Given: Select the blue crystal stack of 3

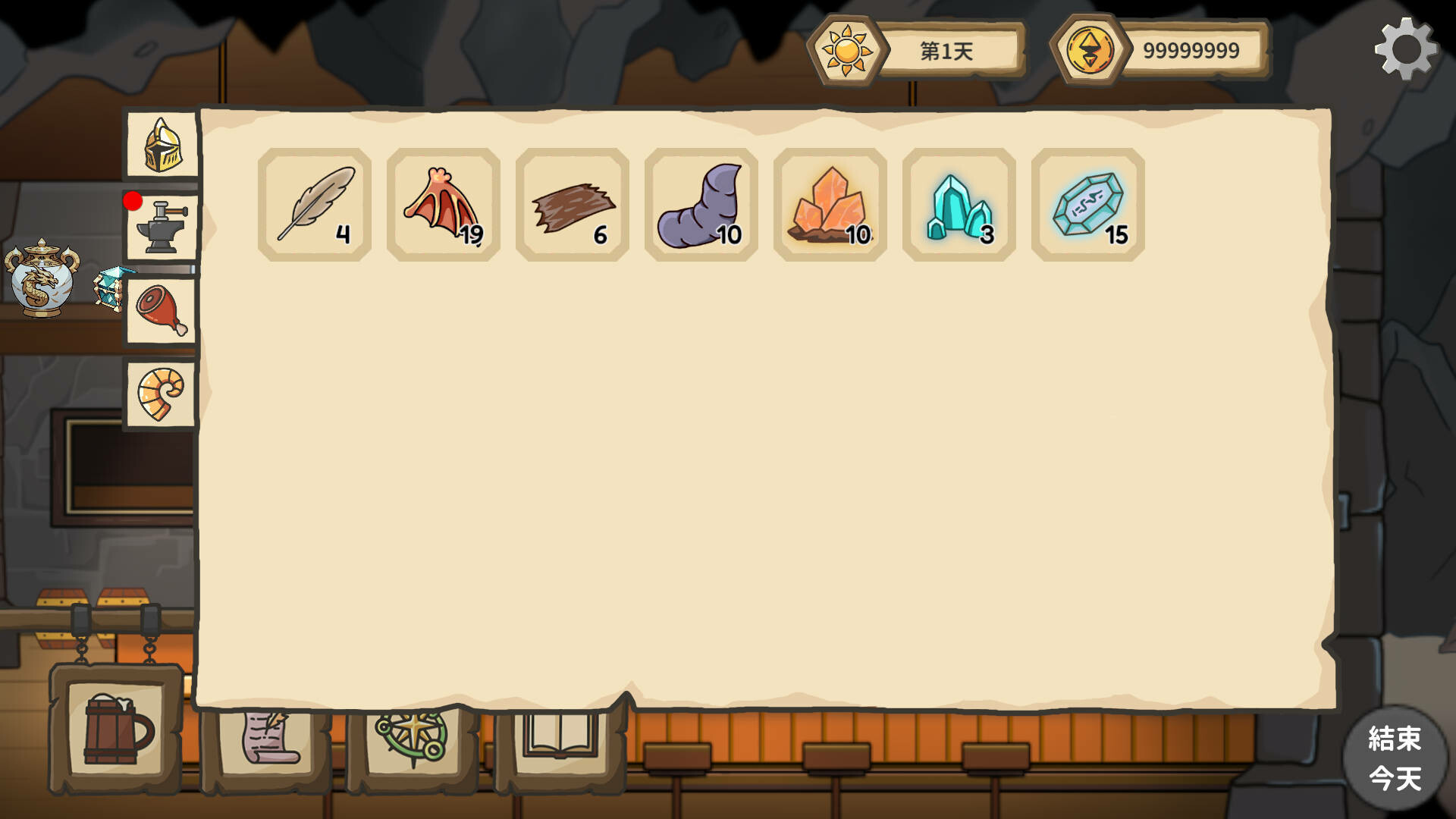Looking at the screenshot, I should point(958,205).
